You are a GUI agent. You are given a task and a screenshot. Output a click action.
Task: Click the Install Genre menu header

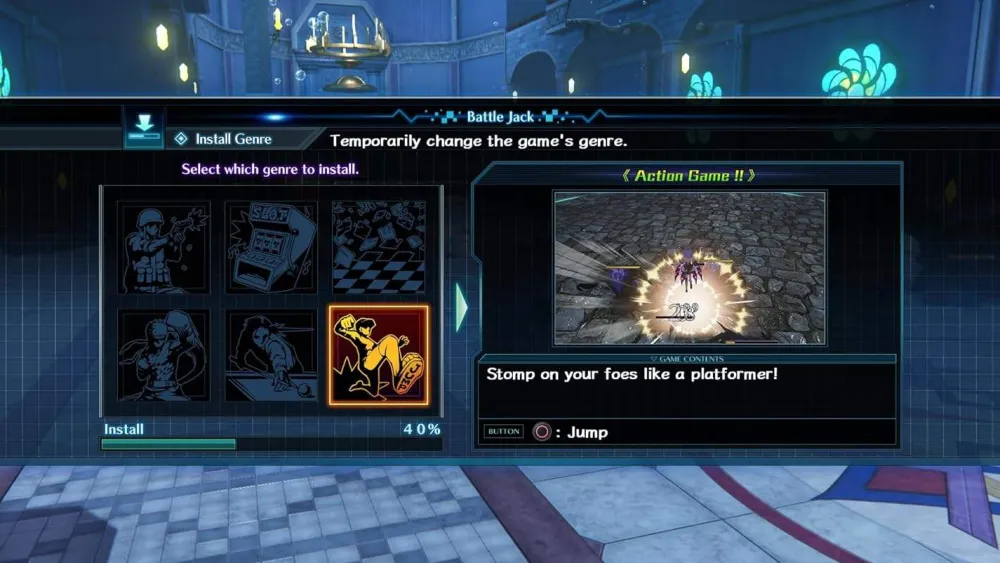(232, 139)
